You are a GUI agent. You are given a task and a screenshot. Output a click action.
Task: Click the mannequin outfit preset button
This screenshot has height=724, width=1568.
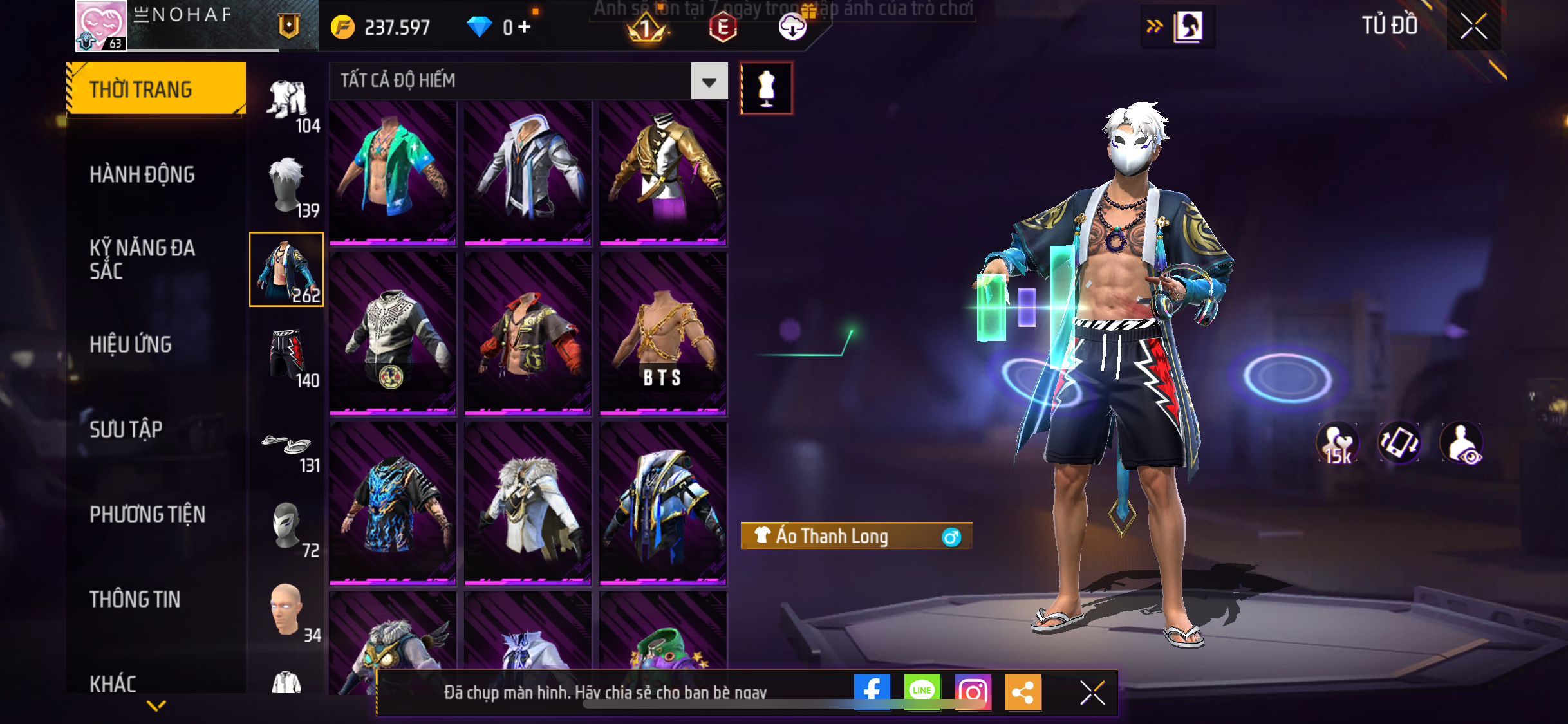click(766, 88)
